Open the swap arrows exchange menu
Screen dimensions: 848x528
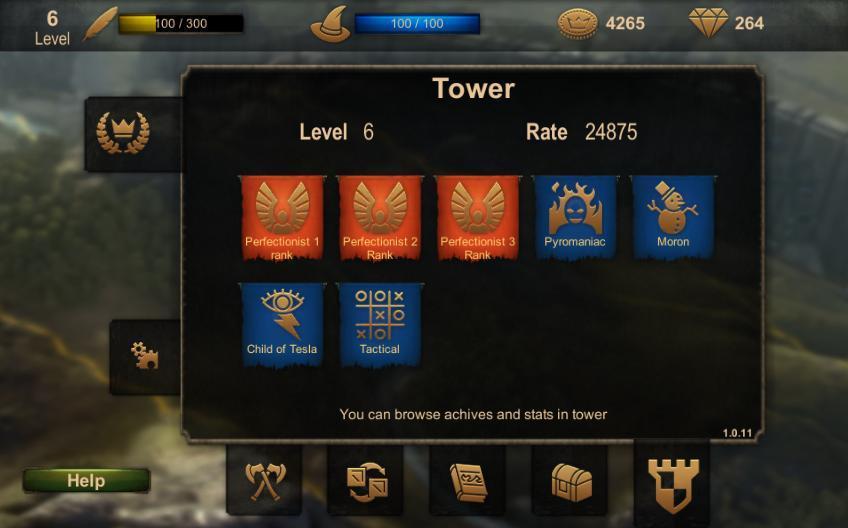pos(365,481)
